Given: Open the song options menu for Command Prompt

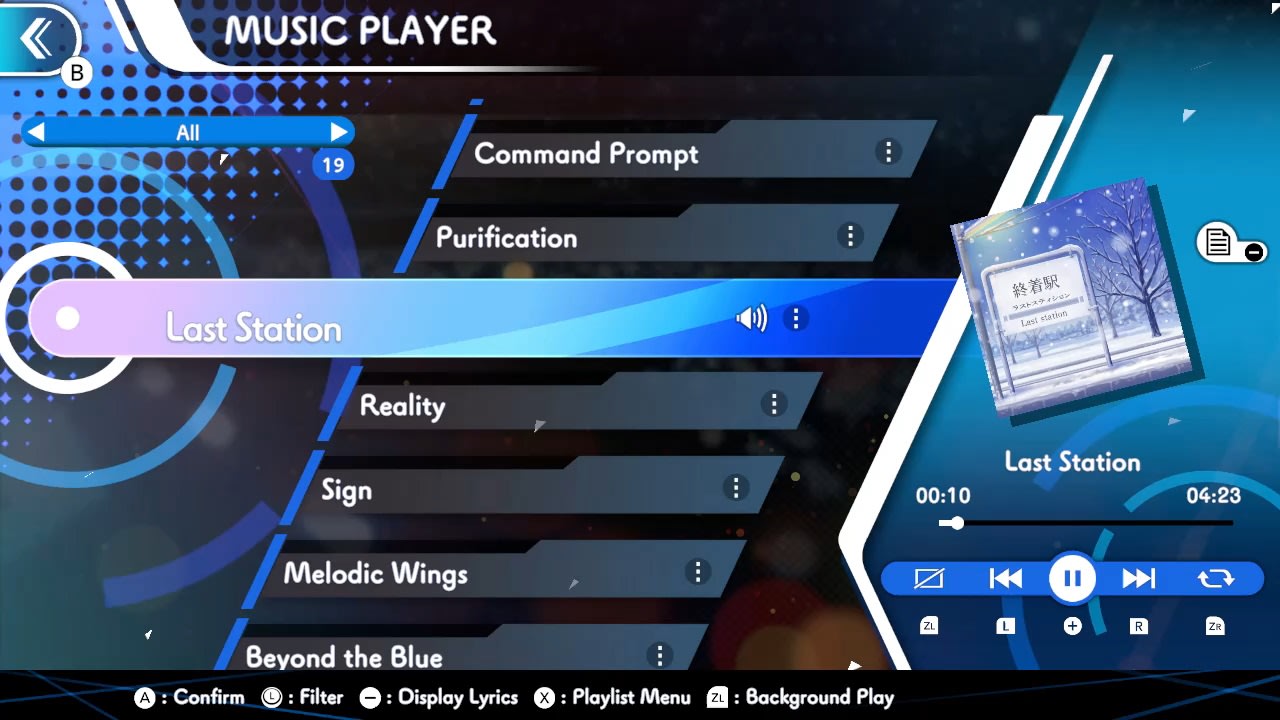Looking at the screenshot, I should click(887, 152).
